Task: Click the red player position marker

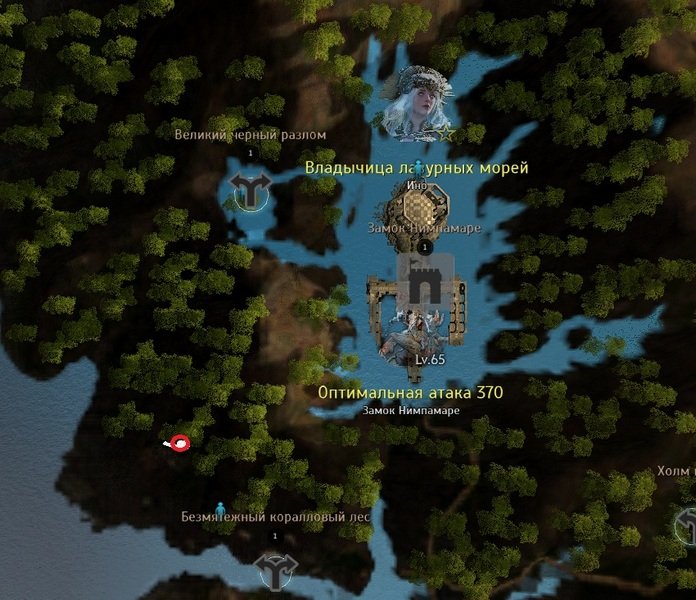Action: click(180, 443)
